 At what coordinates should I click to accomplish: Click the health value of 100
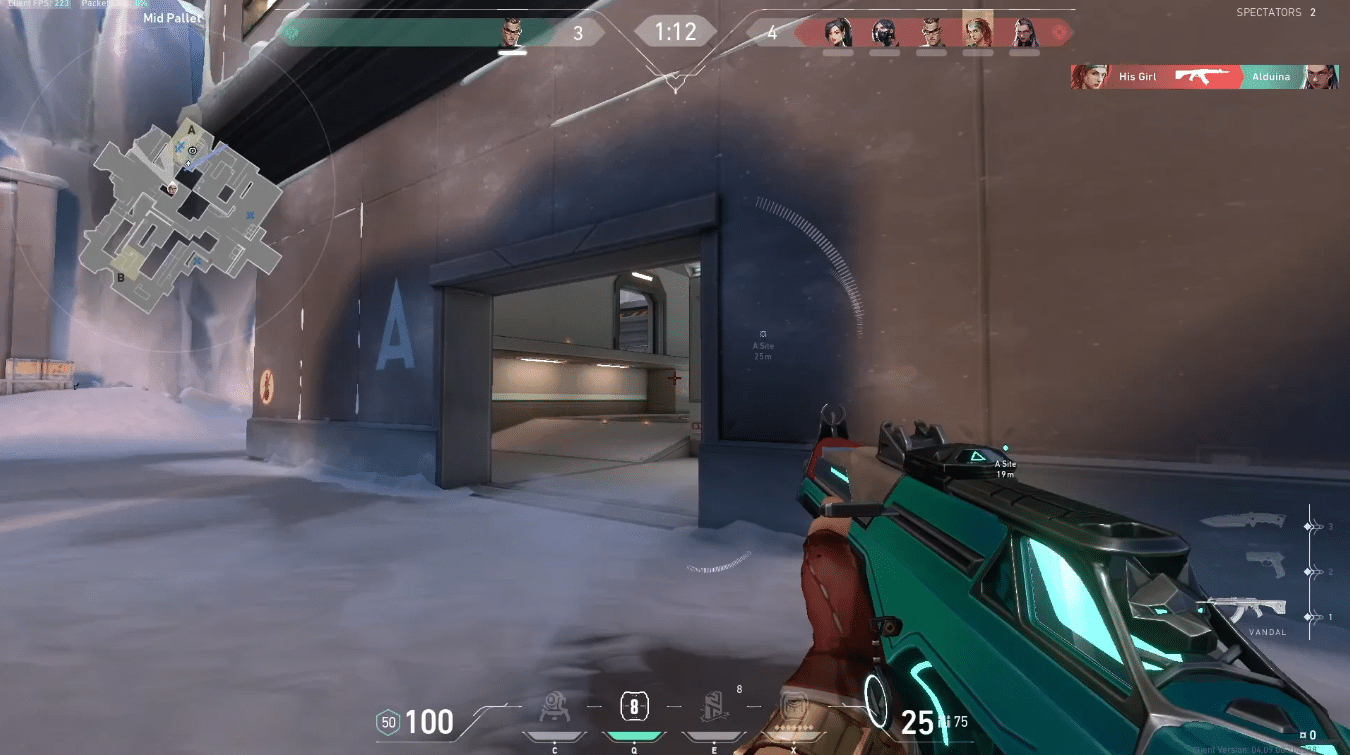428,722
